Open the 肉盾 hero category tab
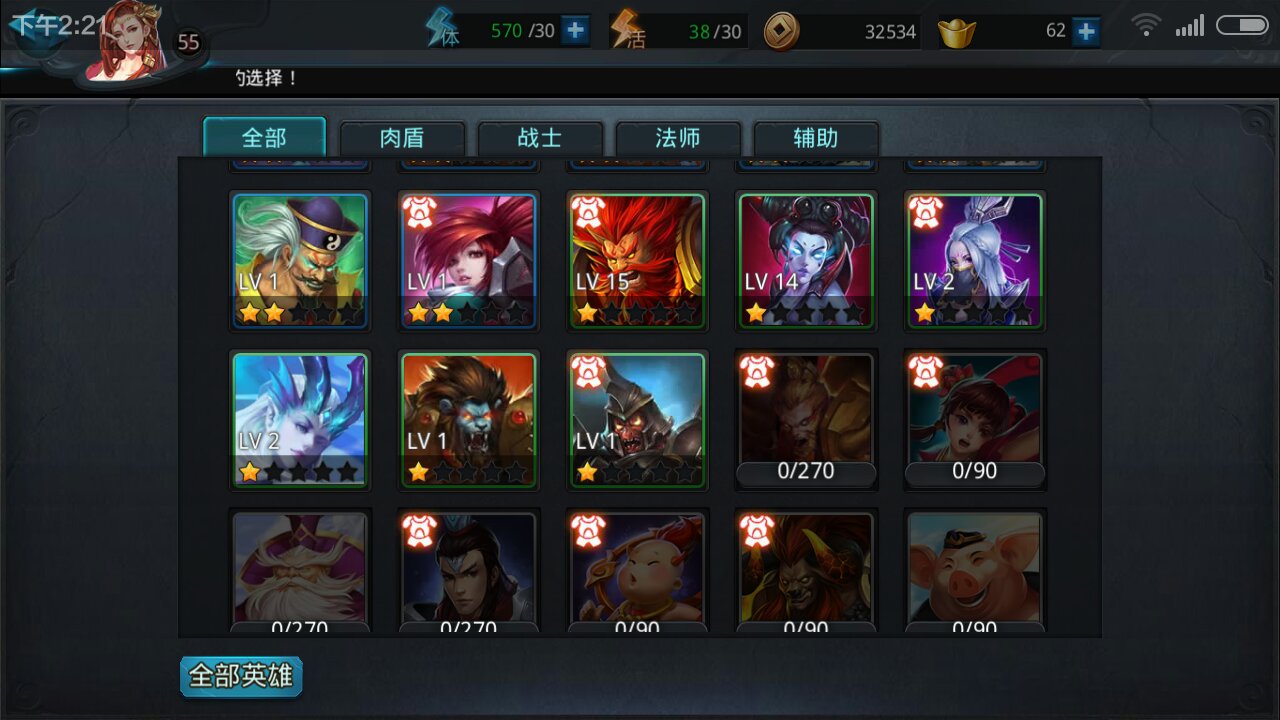The height and width of the screenshot is (720, 1280). [402, 138]
